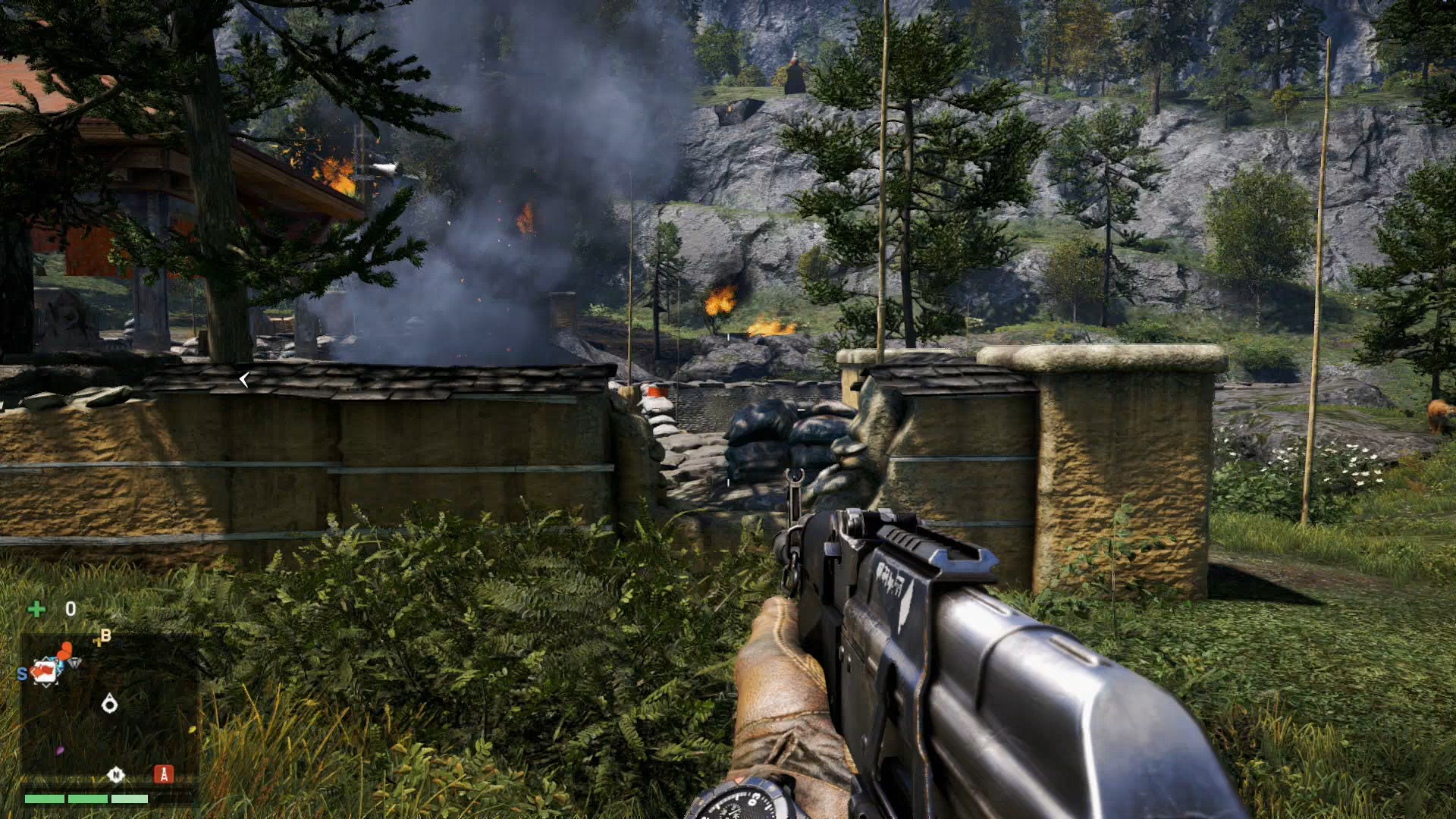This screenshot has height=819, width=1456.
Task: Select the green health plus icon
Action: coord(37,607)
